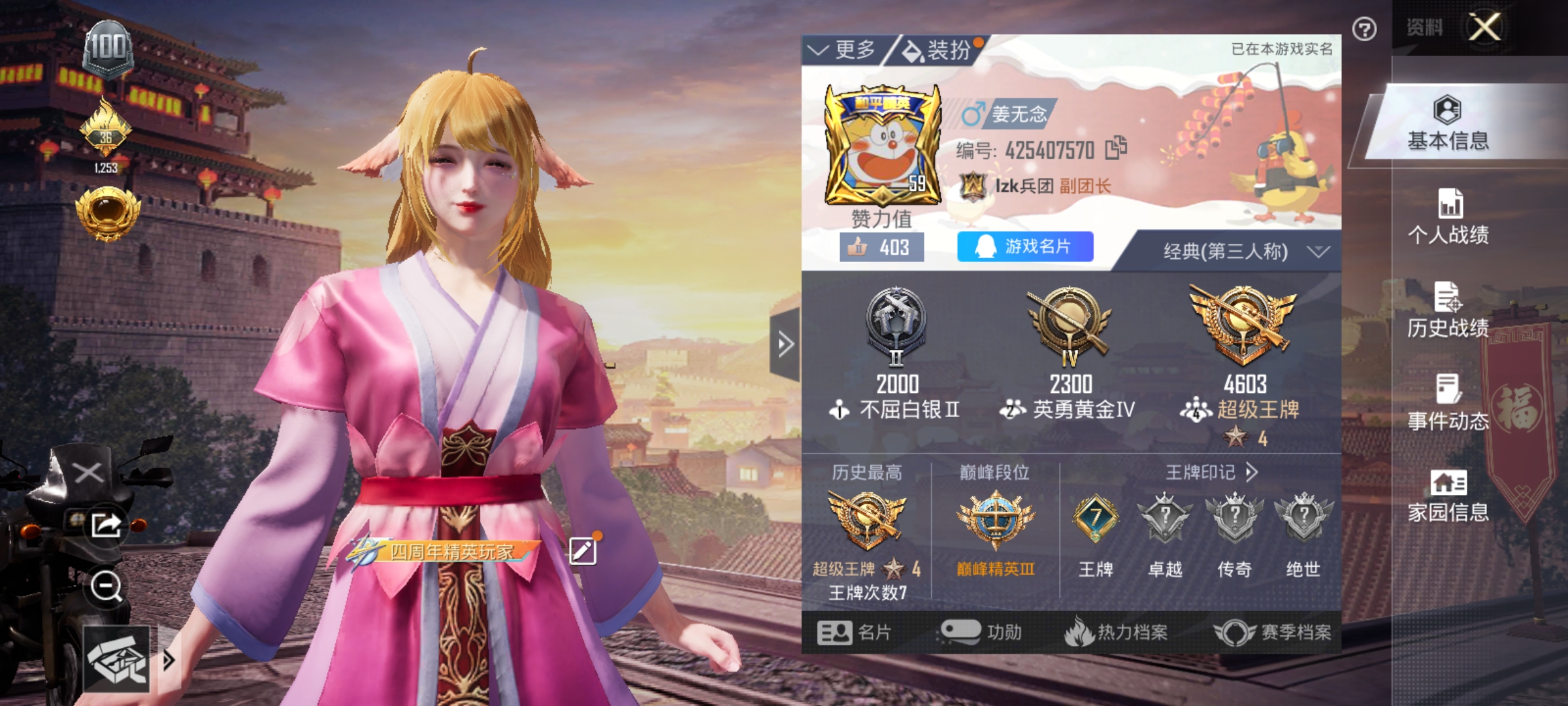
Task: Open the 个人战绩 tab
Action: tap(1448, 217)
